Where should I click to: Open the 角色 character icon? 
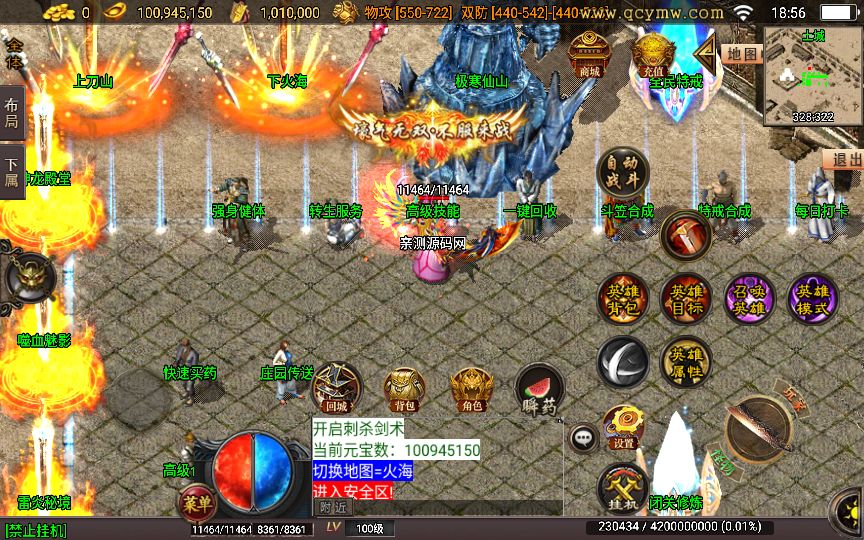point(471,388)
